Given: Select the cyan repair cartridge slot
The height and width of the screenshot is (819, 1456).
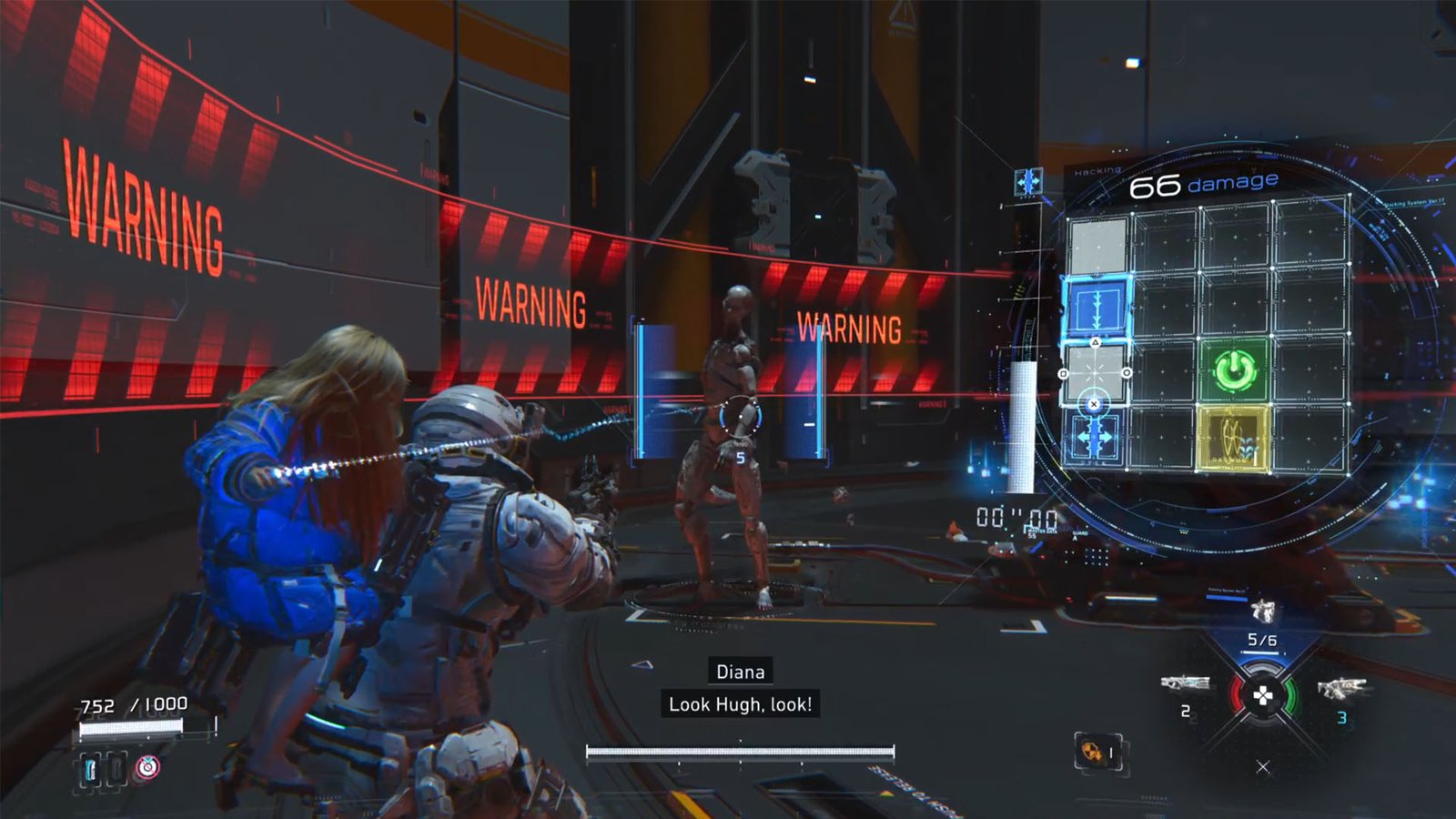Looking at the screenshot, I should (x=91, y=769).
